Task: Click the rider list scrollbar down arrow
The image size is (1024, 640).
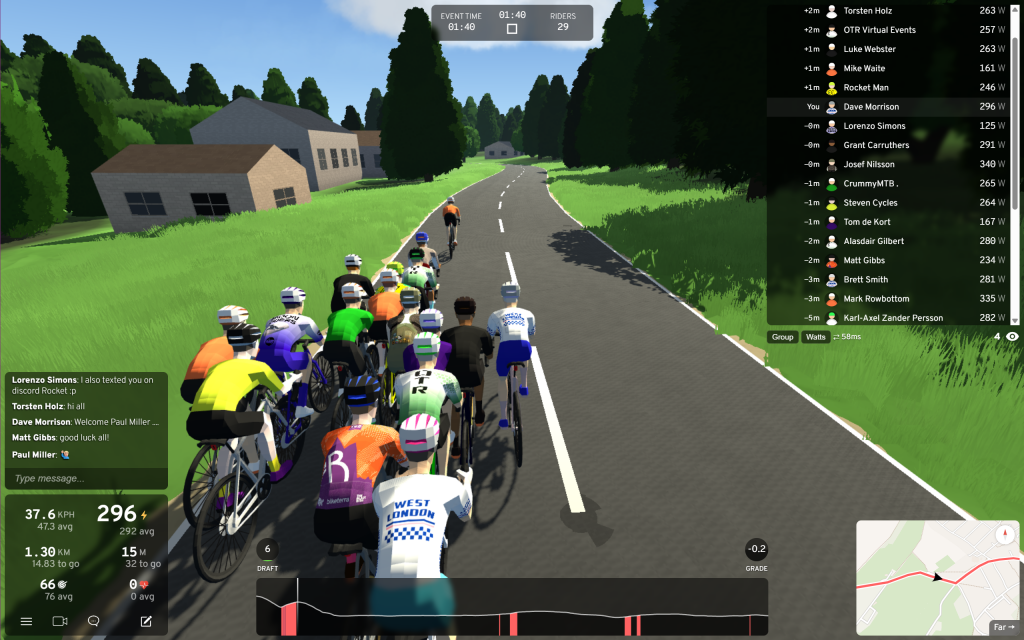Action: [1016, 320]
